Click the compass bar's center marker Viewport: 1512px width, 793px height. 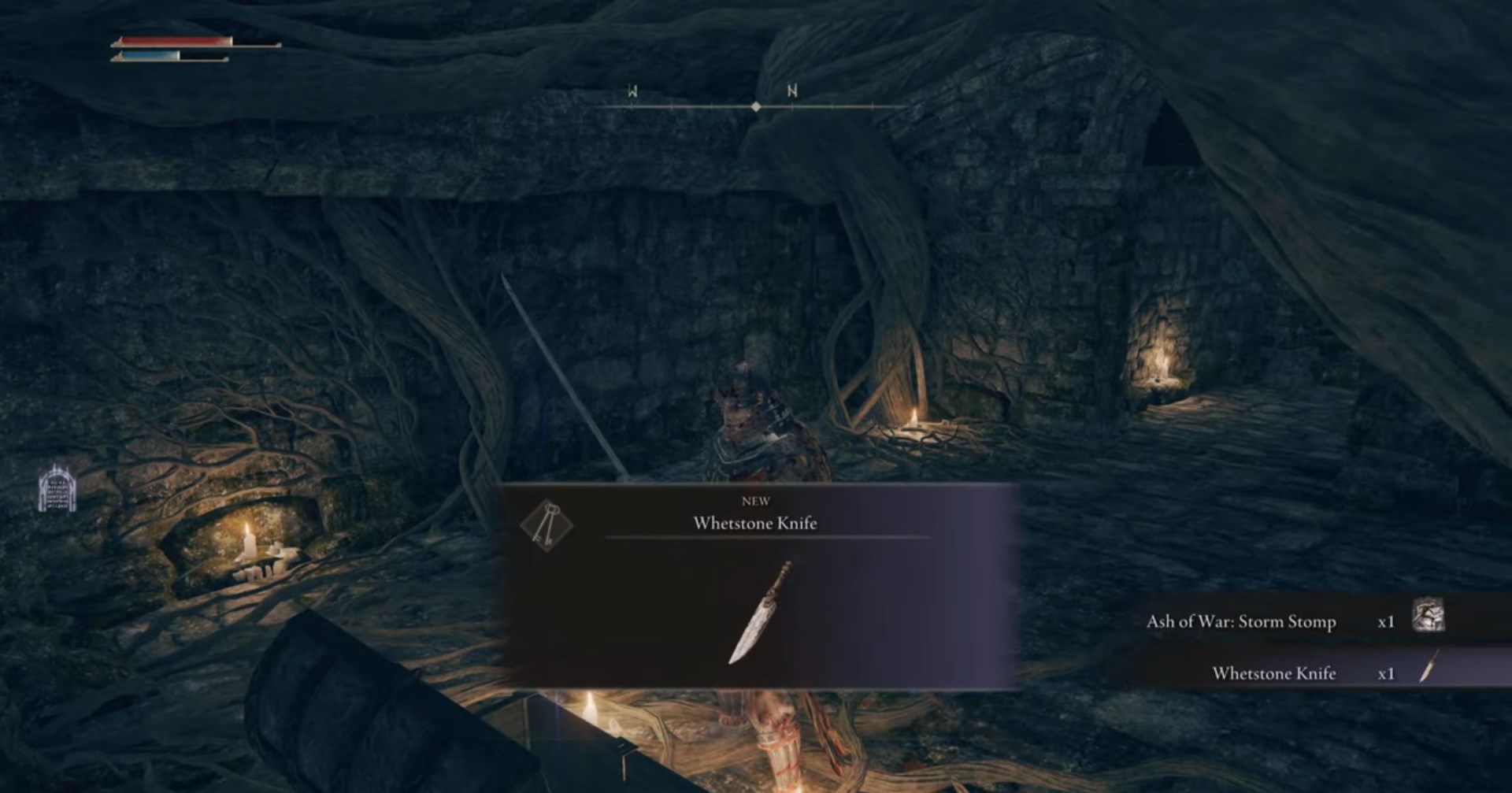click(x=756, y=106)
